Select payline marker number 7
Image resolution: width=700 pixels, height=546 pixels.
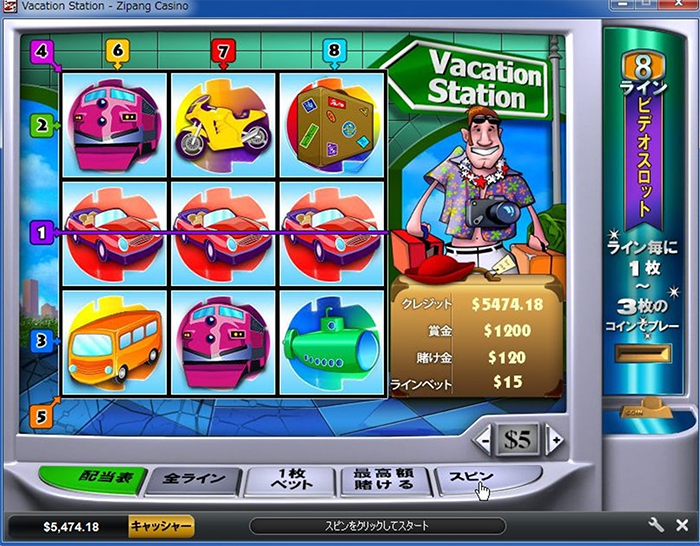click(x=222, y=48)
